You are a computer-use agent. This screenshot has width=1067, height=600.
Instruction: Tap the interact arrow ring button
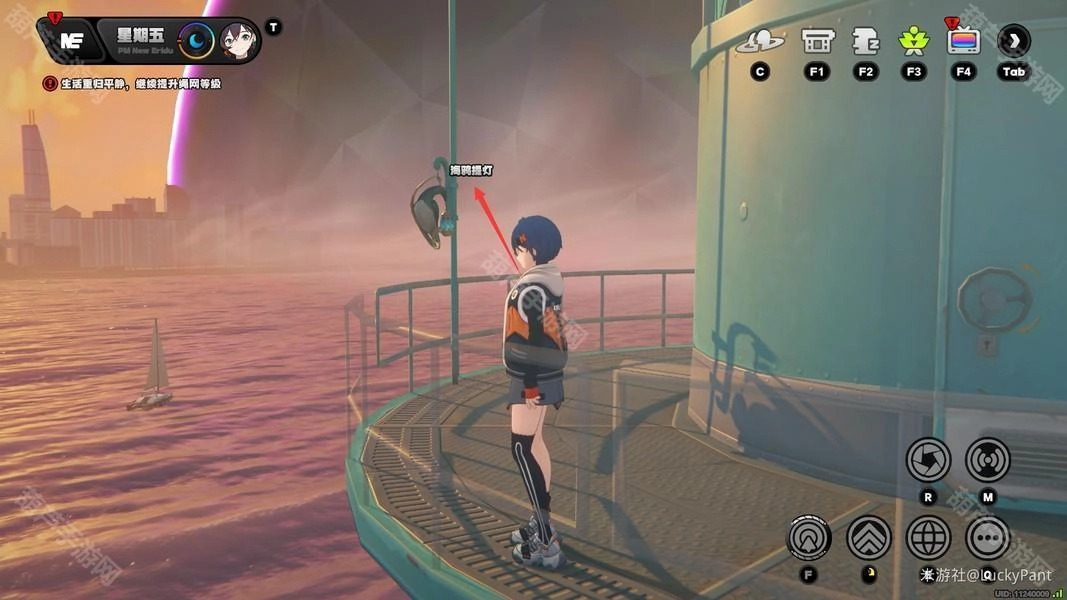[809, 538]
